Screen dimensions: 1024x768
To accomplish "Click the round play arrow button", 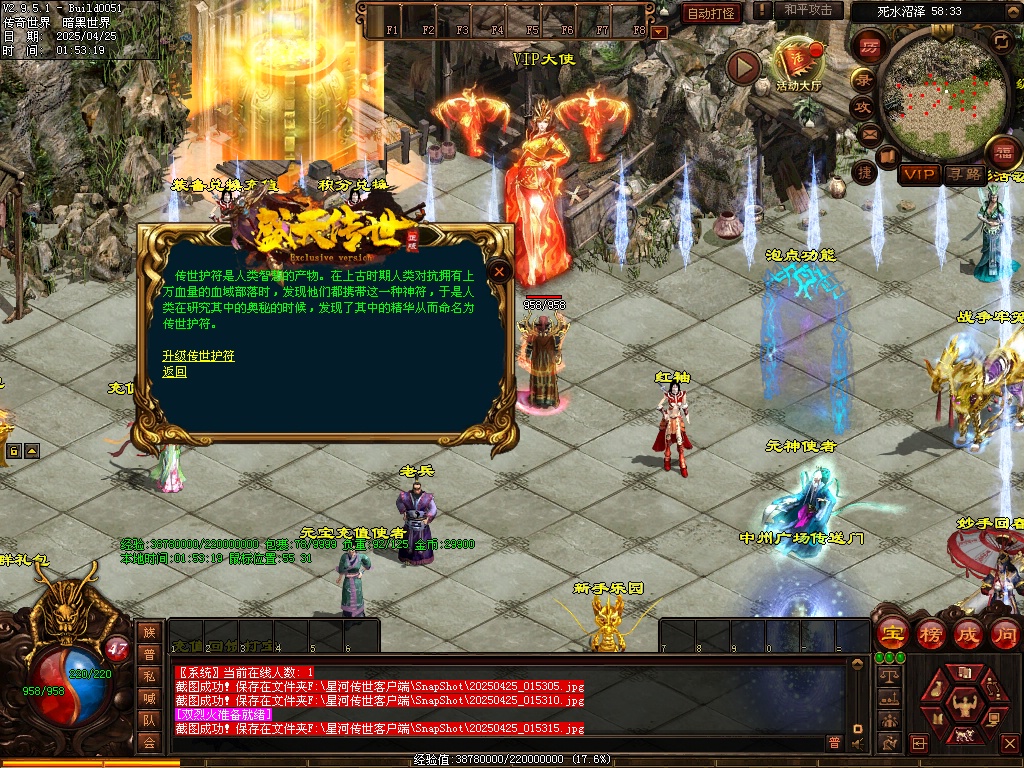I will tap(743, 67).
